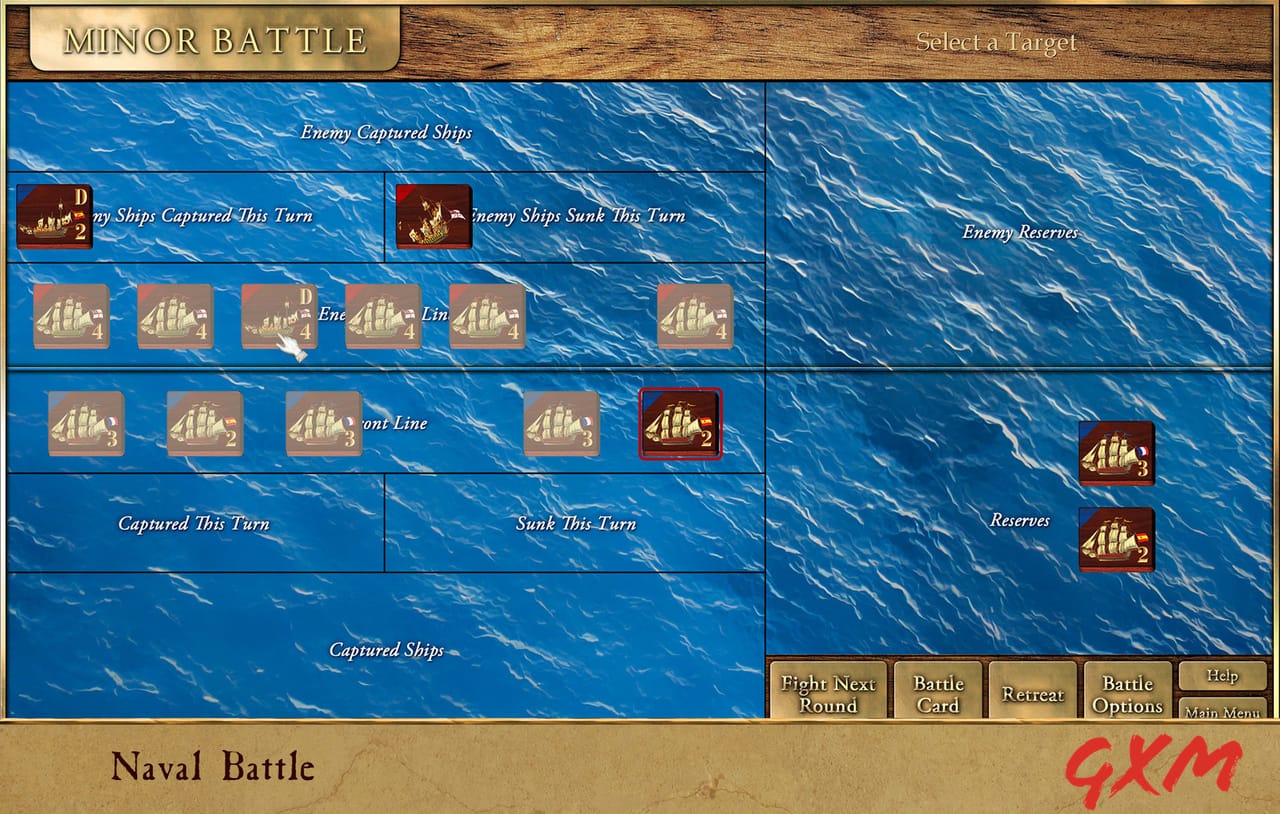
Task: Select the Spanish strength-2 ship in Reserves
Action: point(1117,538)
